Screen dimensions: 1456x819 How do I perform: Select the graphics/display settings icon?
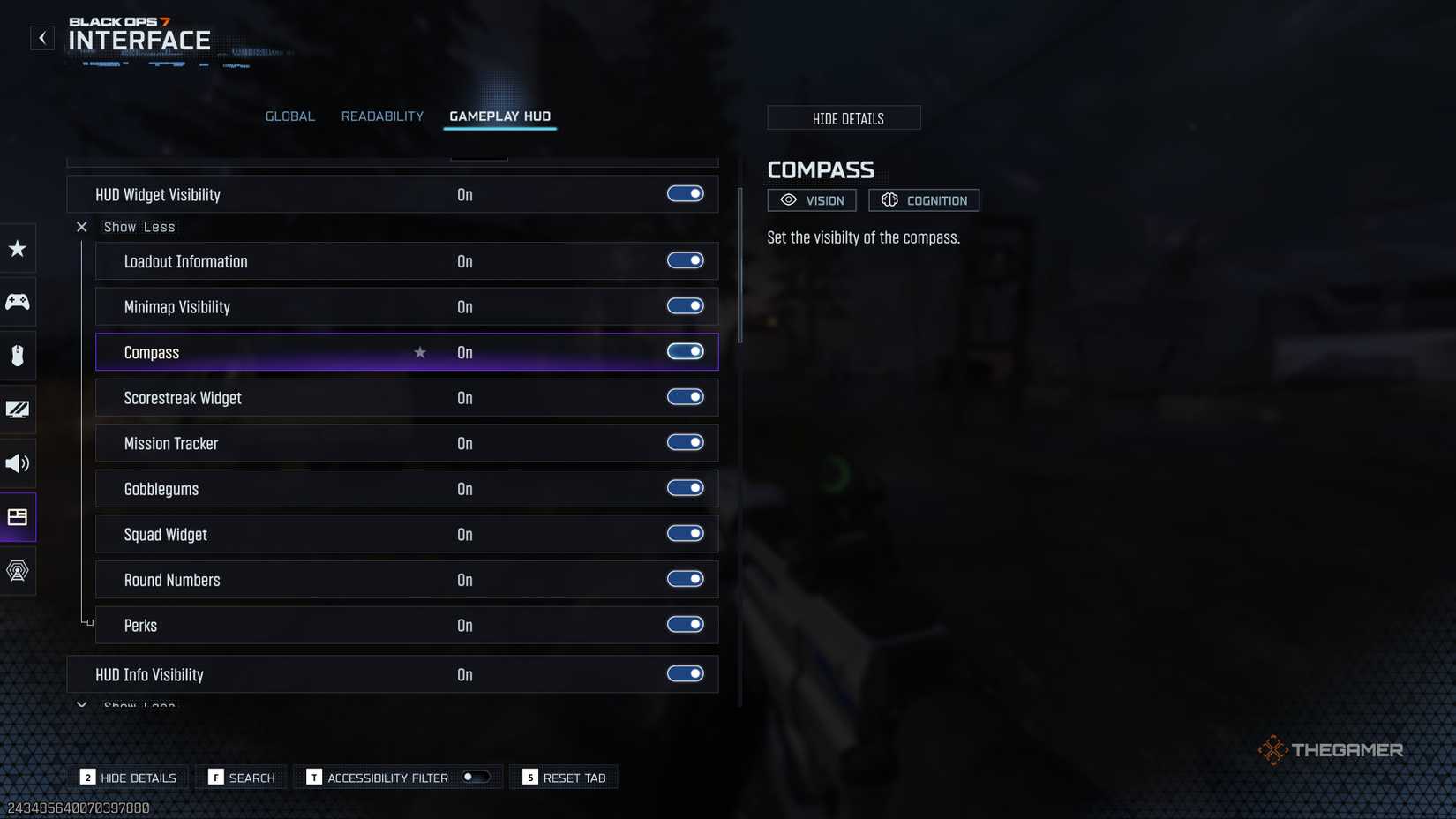[x=17, y=409]
